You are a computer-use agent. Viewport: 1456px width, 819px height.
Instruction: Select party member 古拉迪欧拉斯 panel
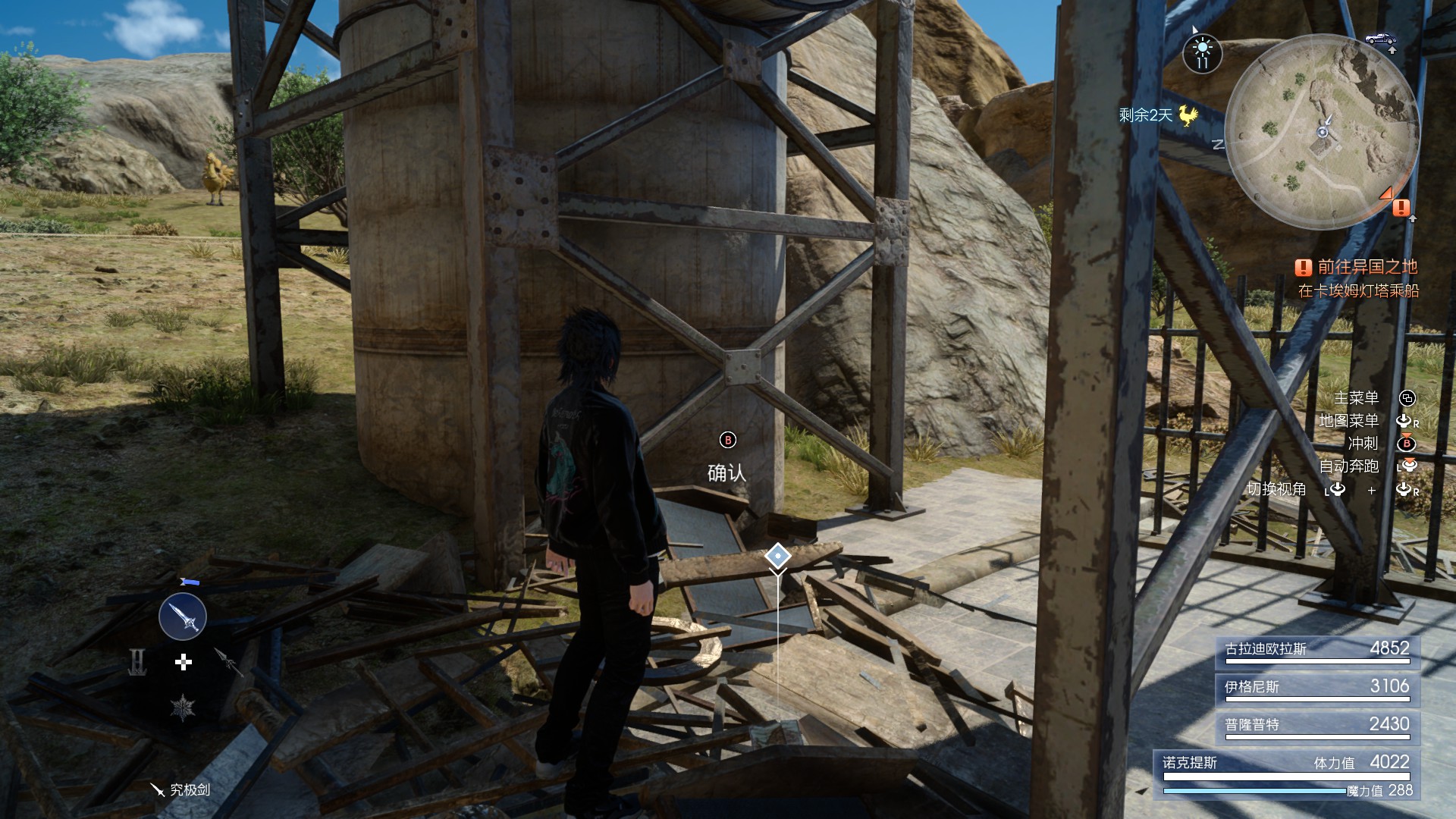coord(1316,651)
